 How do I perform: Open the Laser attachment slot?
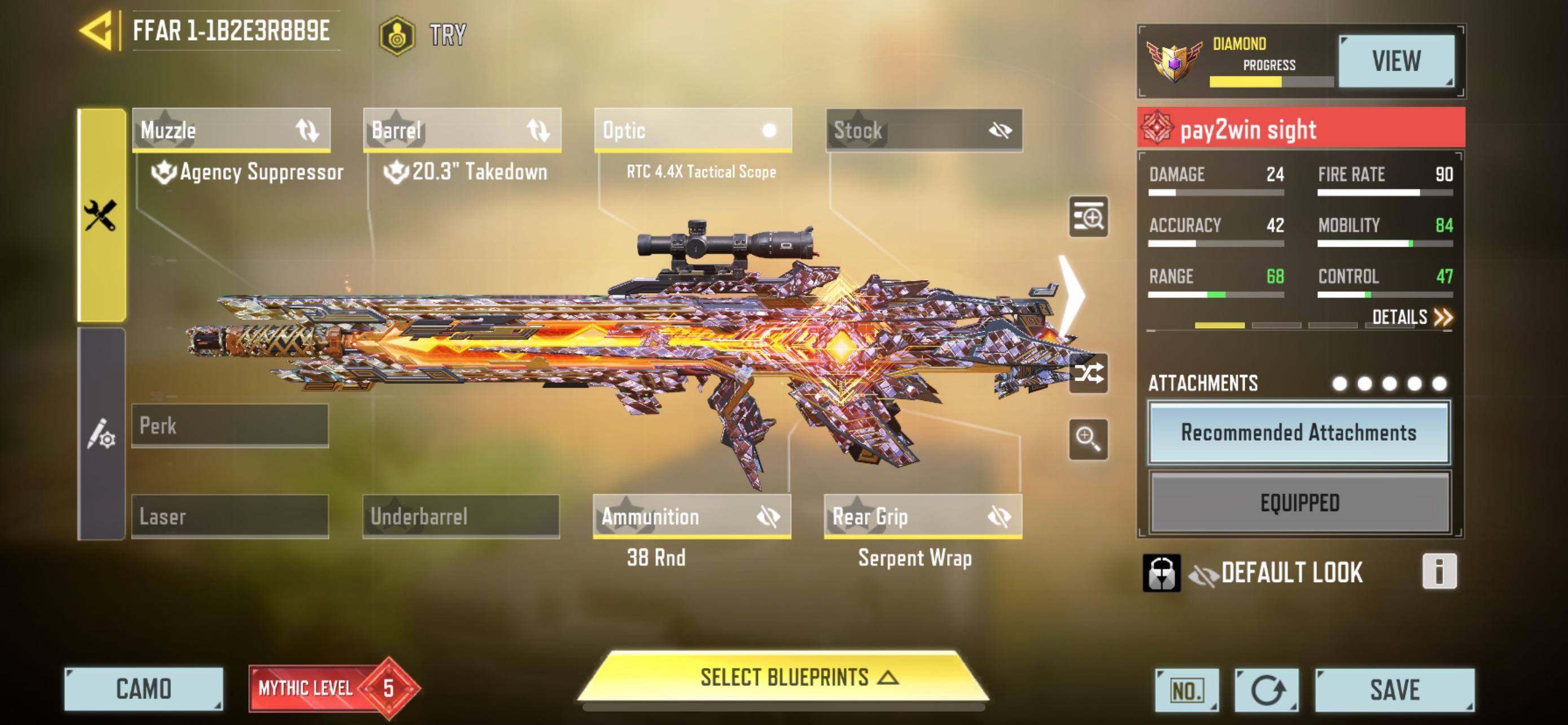click(230, 516)
